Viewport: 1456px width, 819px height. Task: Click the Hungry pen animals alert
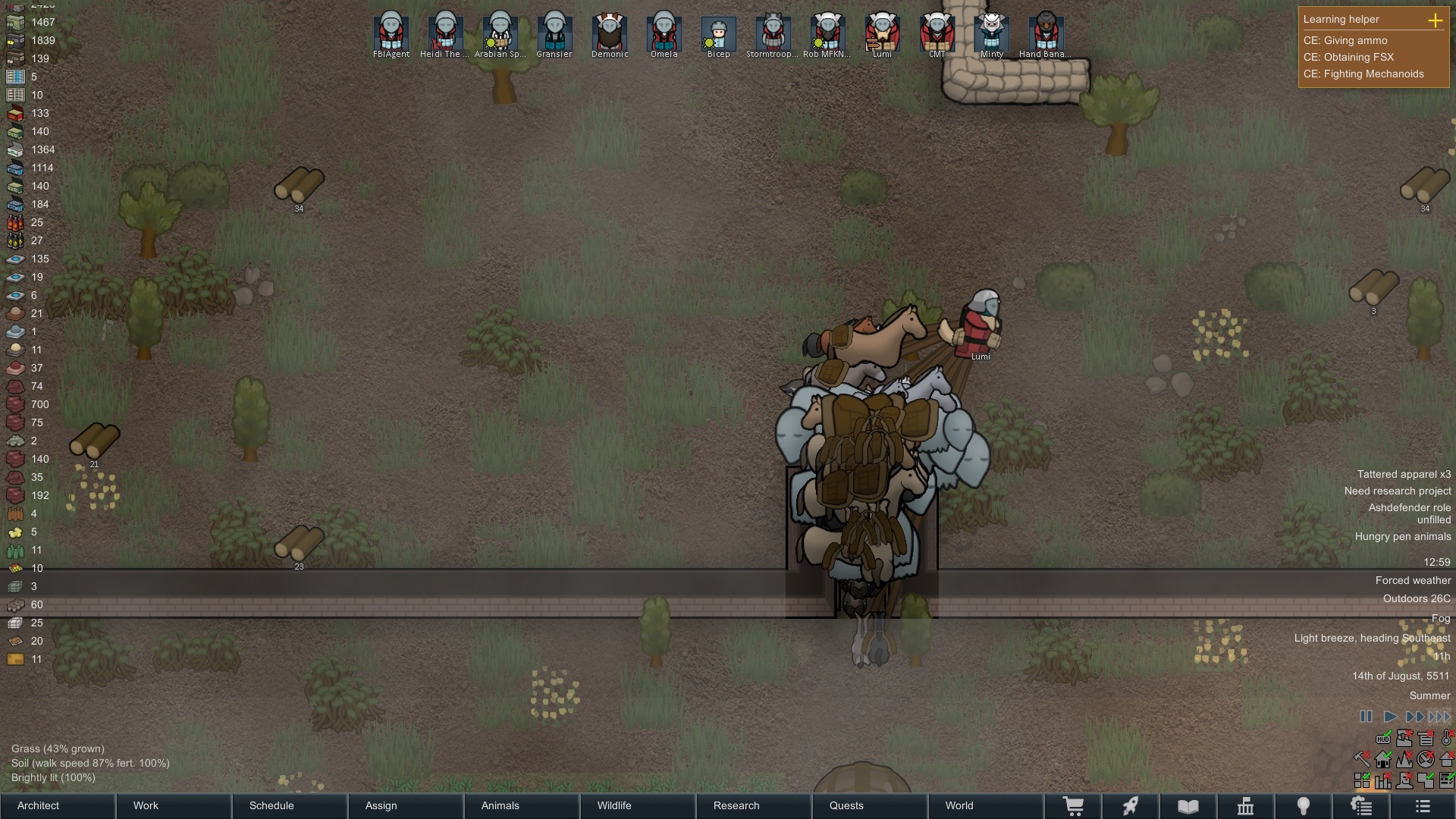1402,535
